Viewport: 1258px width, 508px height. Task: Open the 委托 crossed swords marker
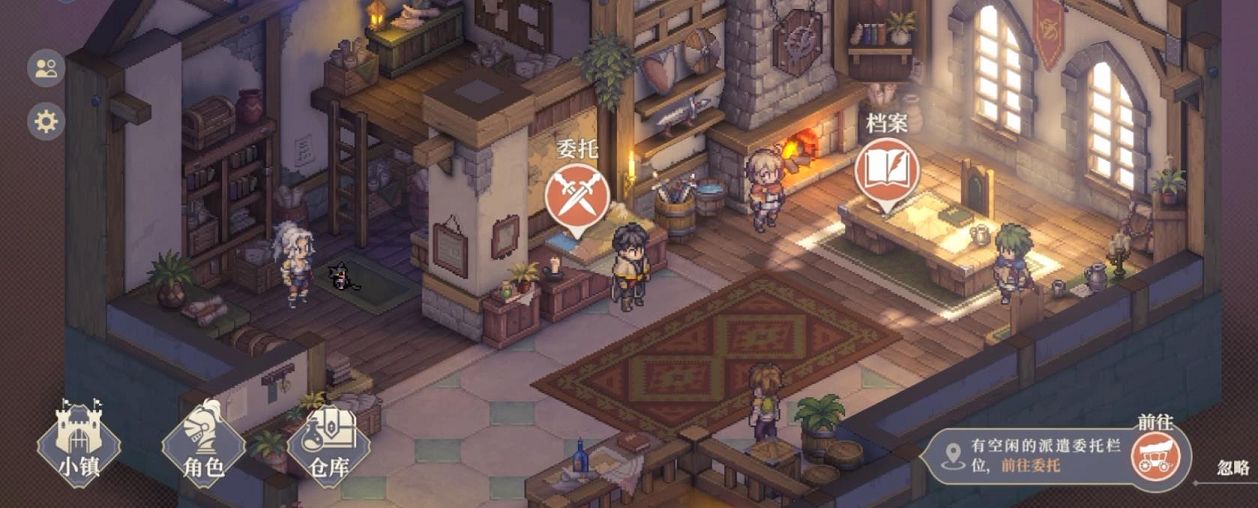pos(577,194)
